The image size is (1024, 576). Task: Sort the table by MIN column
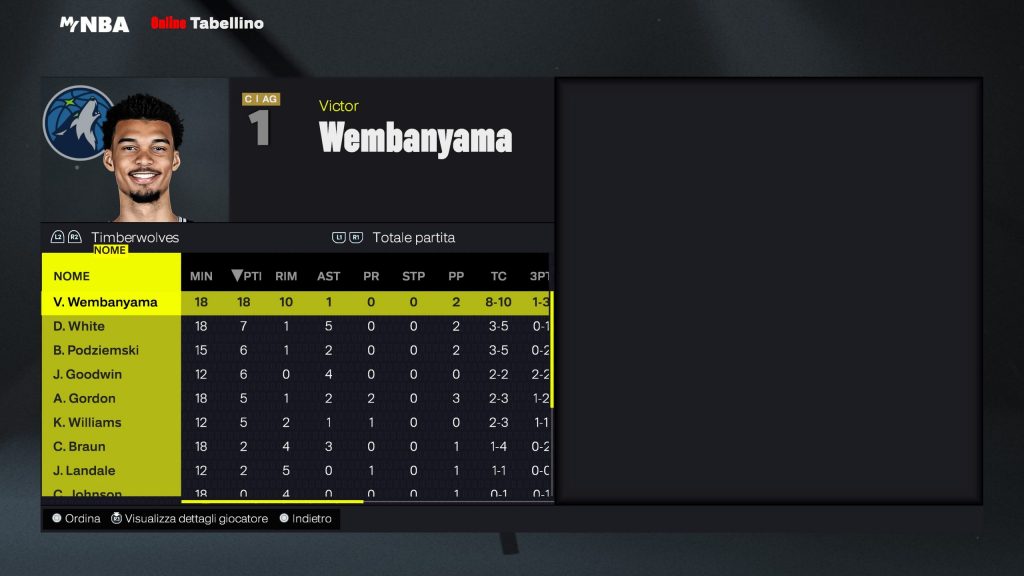[201, 276]
